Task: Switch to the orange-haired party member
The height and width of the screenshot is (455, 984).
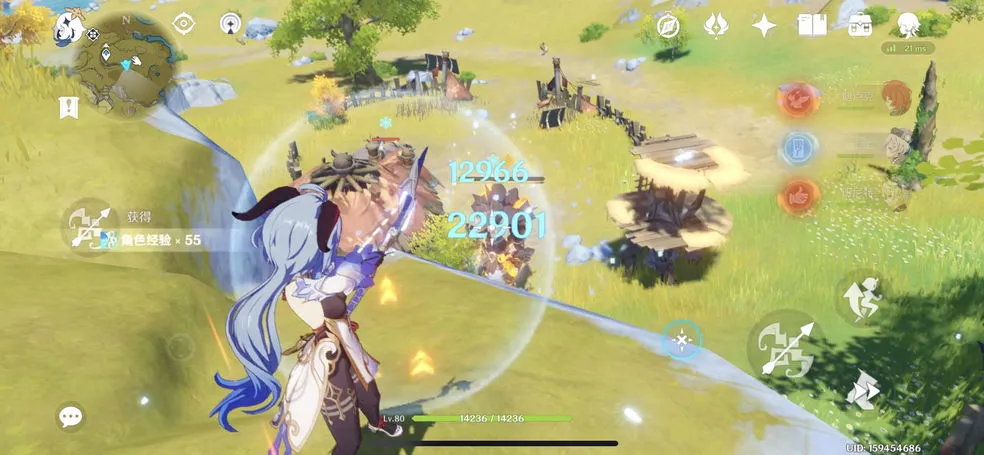Action: (895, 98)
